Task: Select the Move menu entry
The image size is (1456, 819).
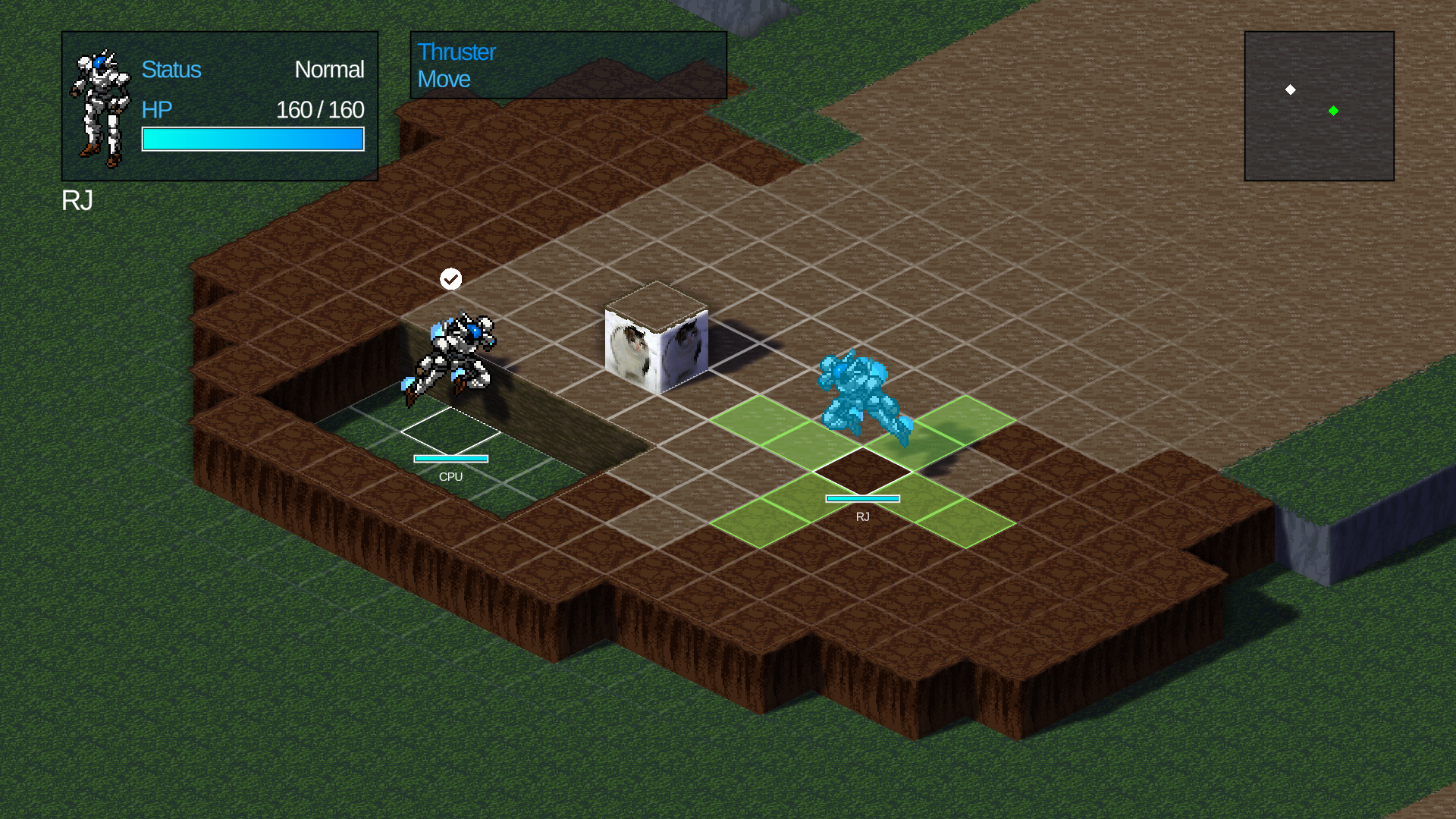Action: (444, 79)
